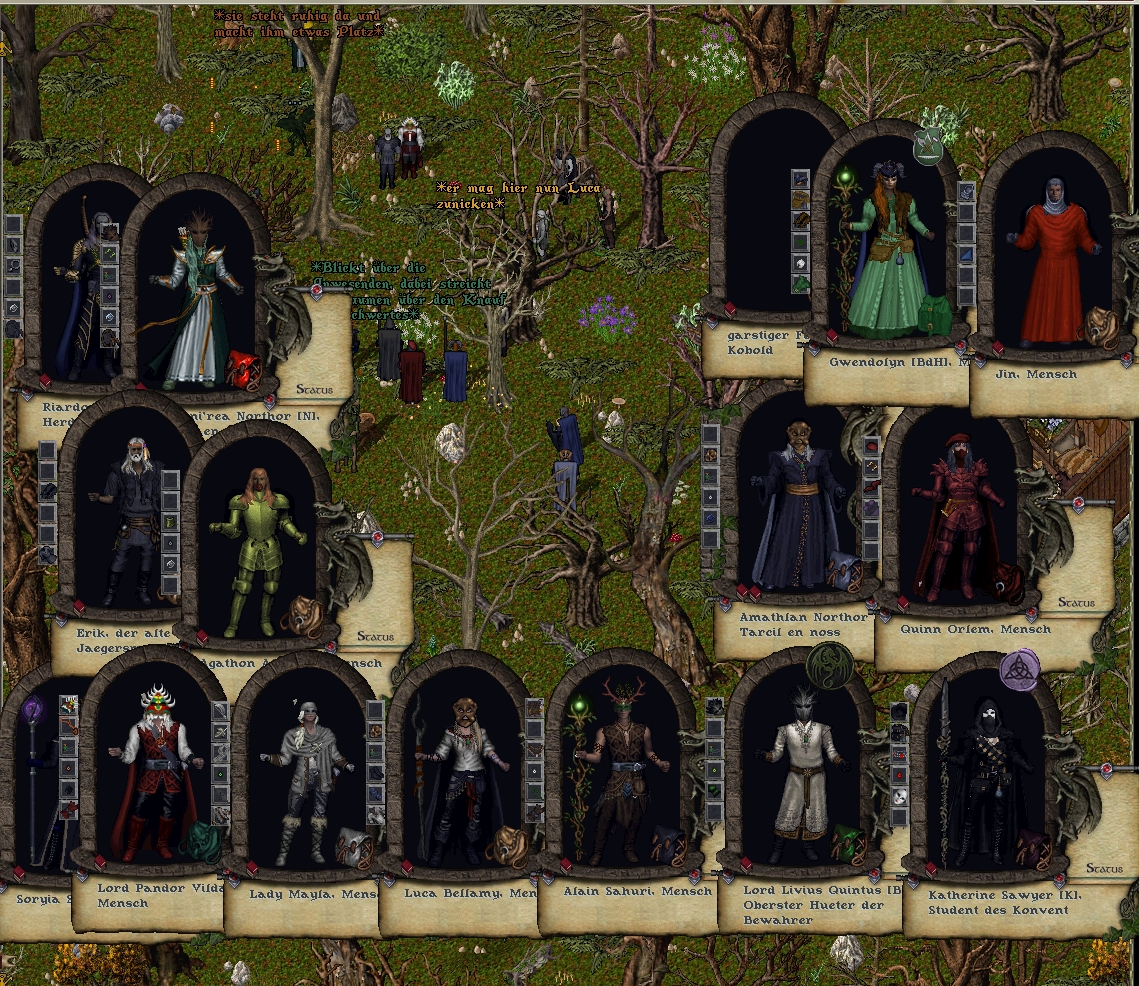Open Lady Mayla's white backpack

tap(354, 847)
